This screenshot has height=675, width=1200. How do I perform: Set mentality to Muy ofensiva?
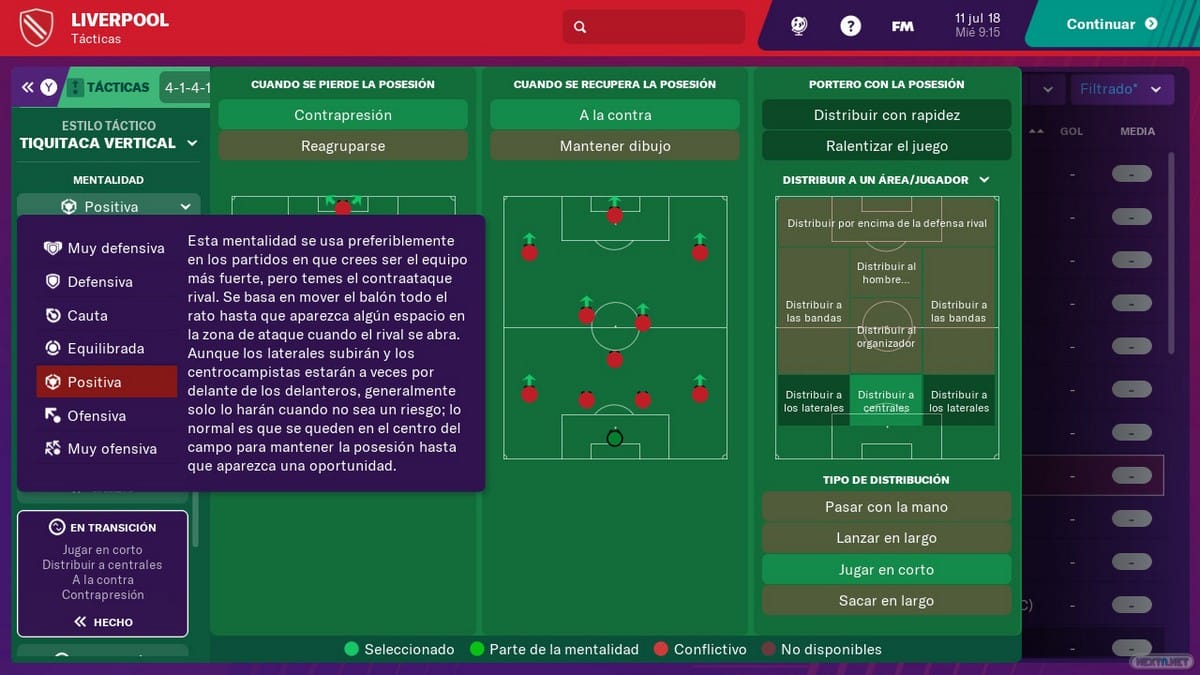105,449
